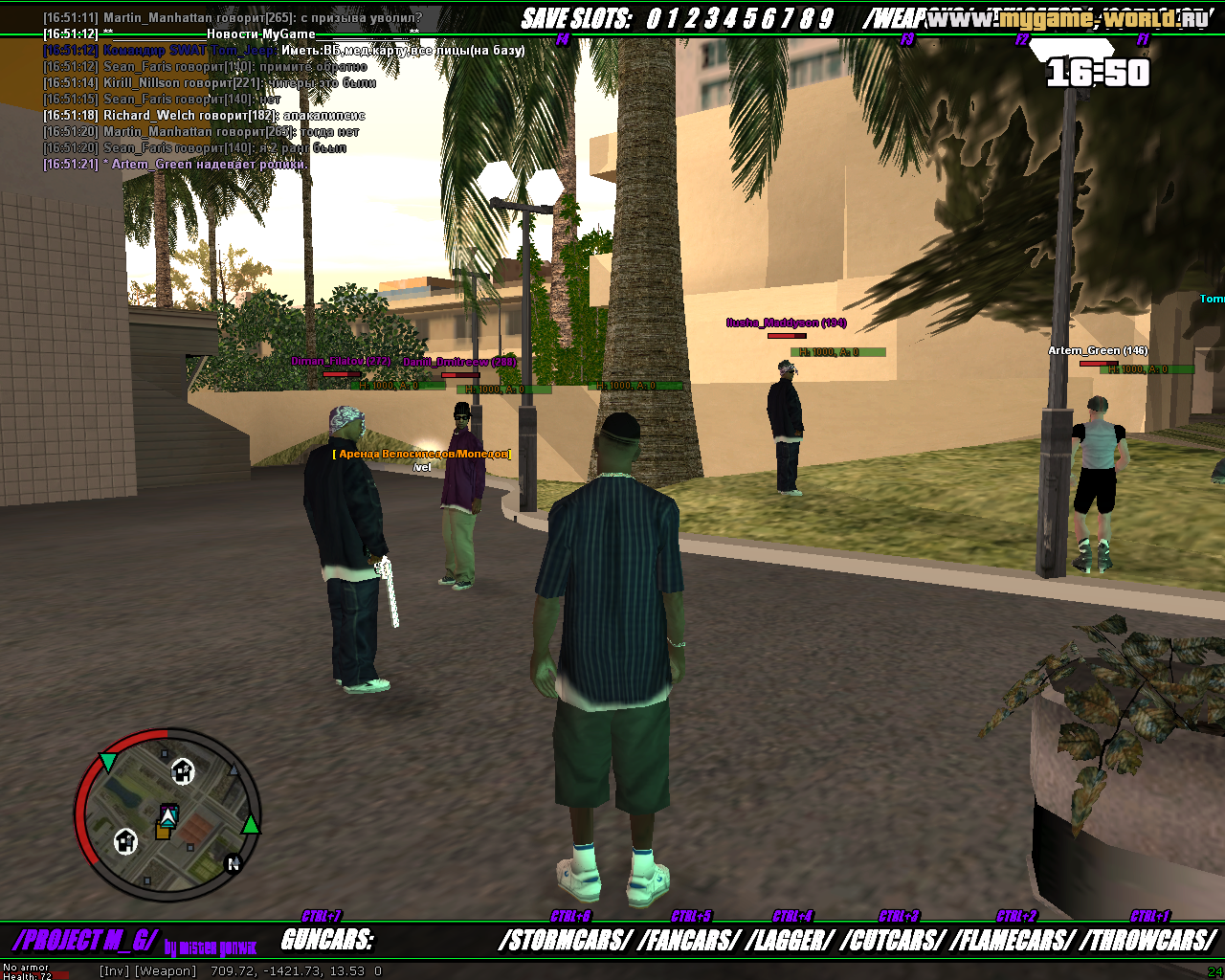Pick save slot number 9
1225x980 pixels.
[826, 19]
